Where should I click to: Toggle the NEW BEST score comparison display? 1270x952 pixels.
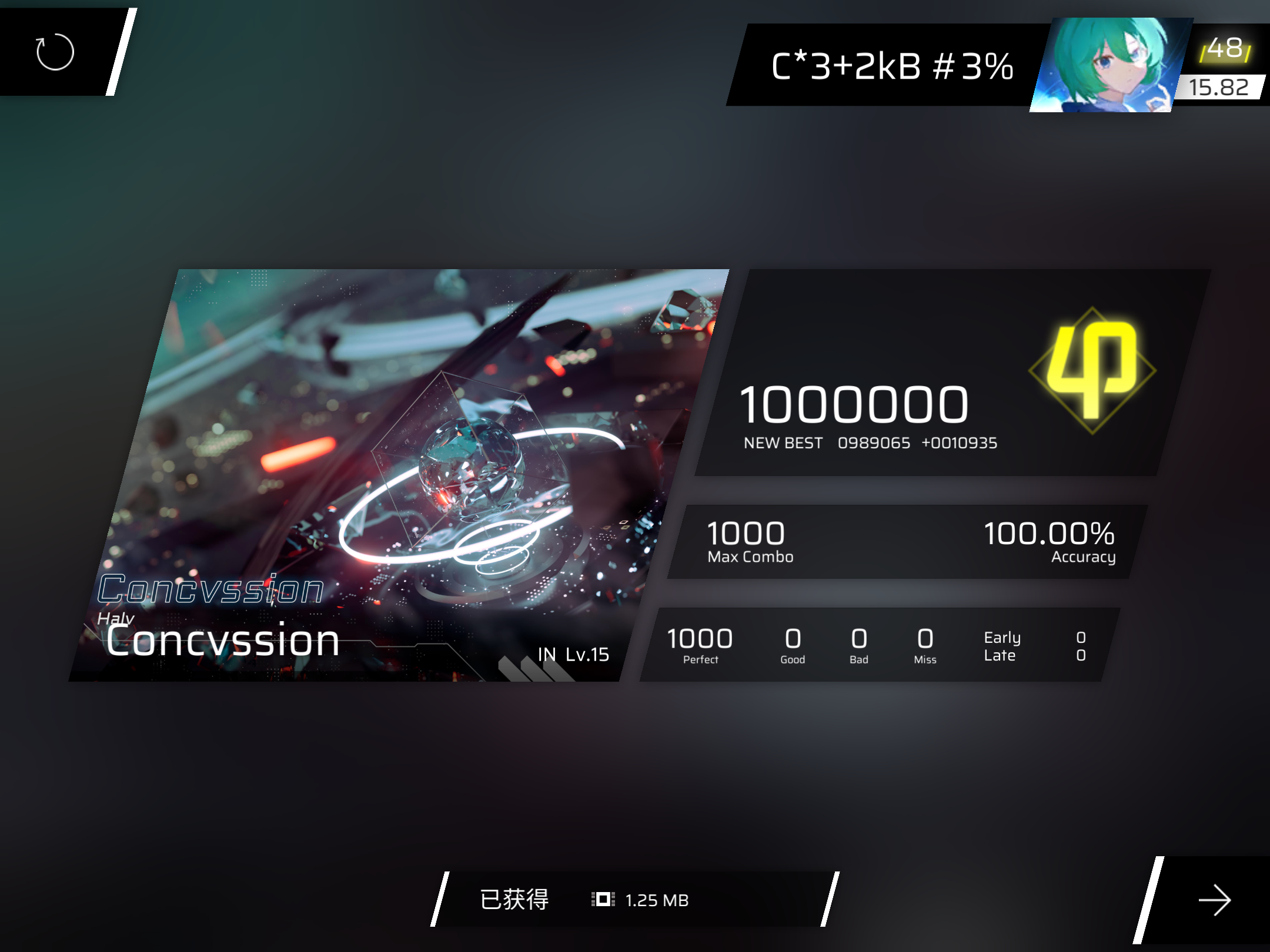pos(869,443)
